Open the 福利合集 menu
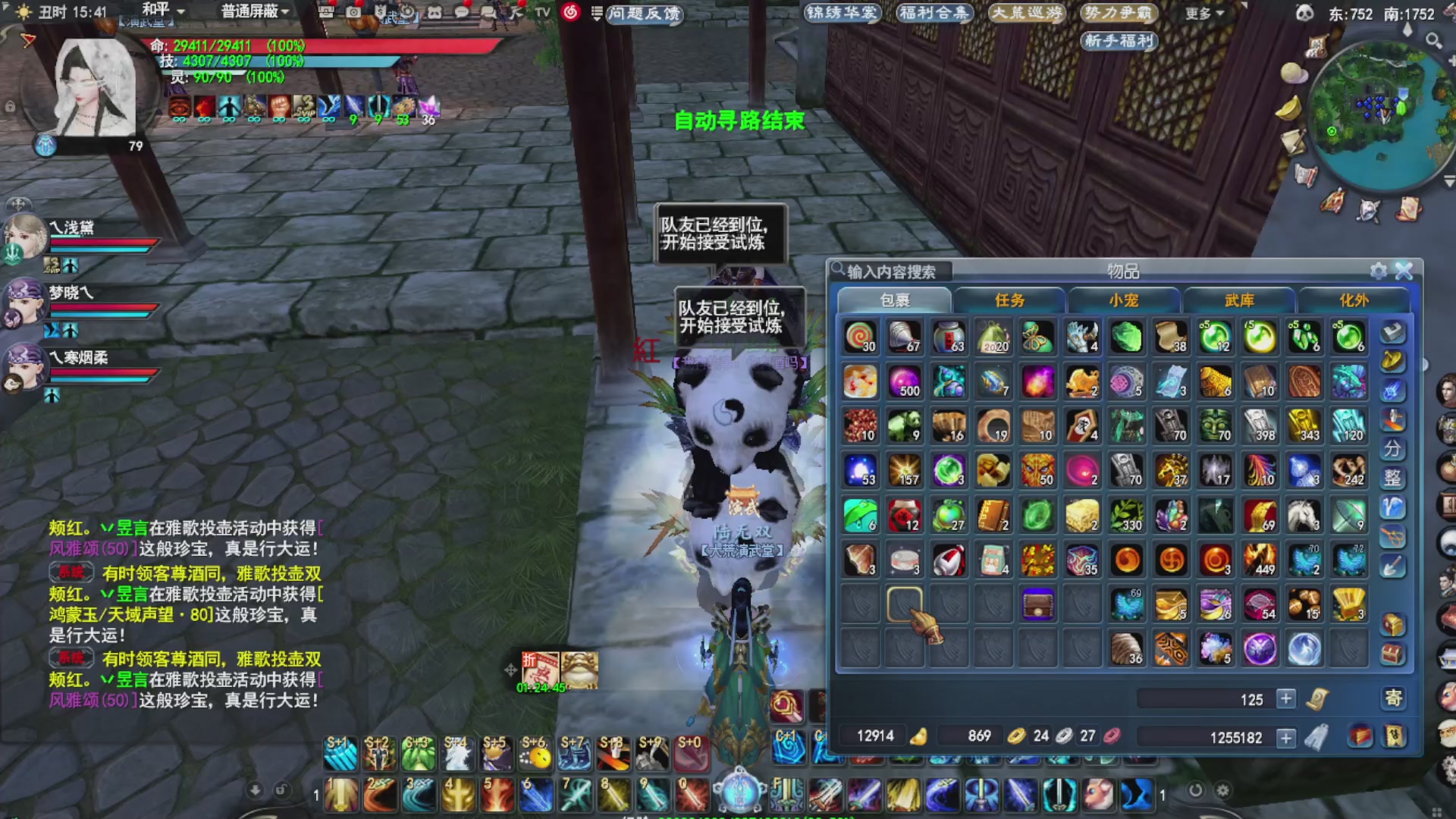This screenshot has width=1456, height=819. (x=934, y=13)
